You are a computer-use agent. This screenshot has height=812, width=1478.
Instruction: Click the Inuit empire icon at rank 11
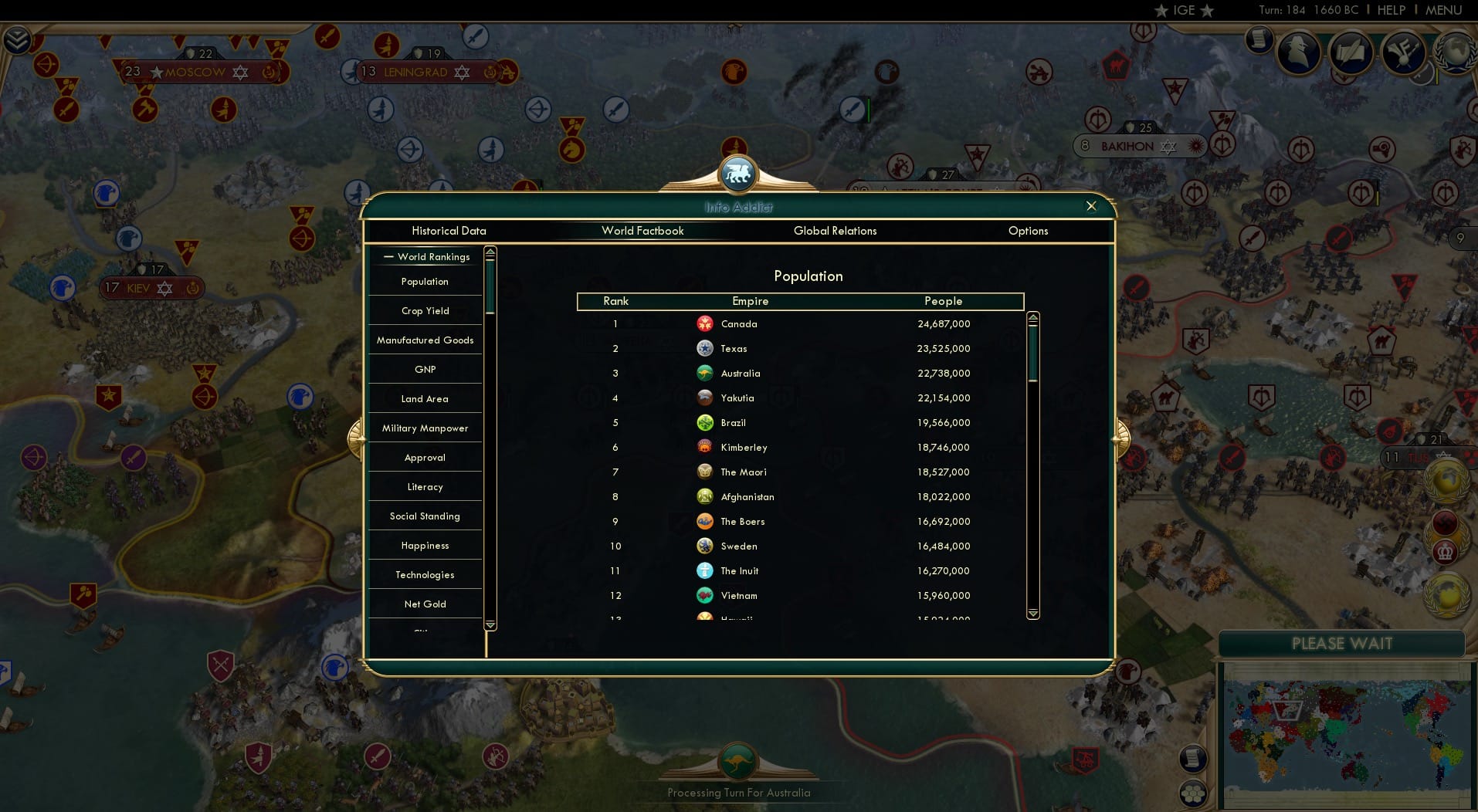pos(705,571)
